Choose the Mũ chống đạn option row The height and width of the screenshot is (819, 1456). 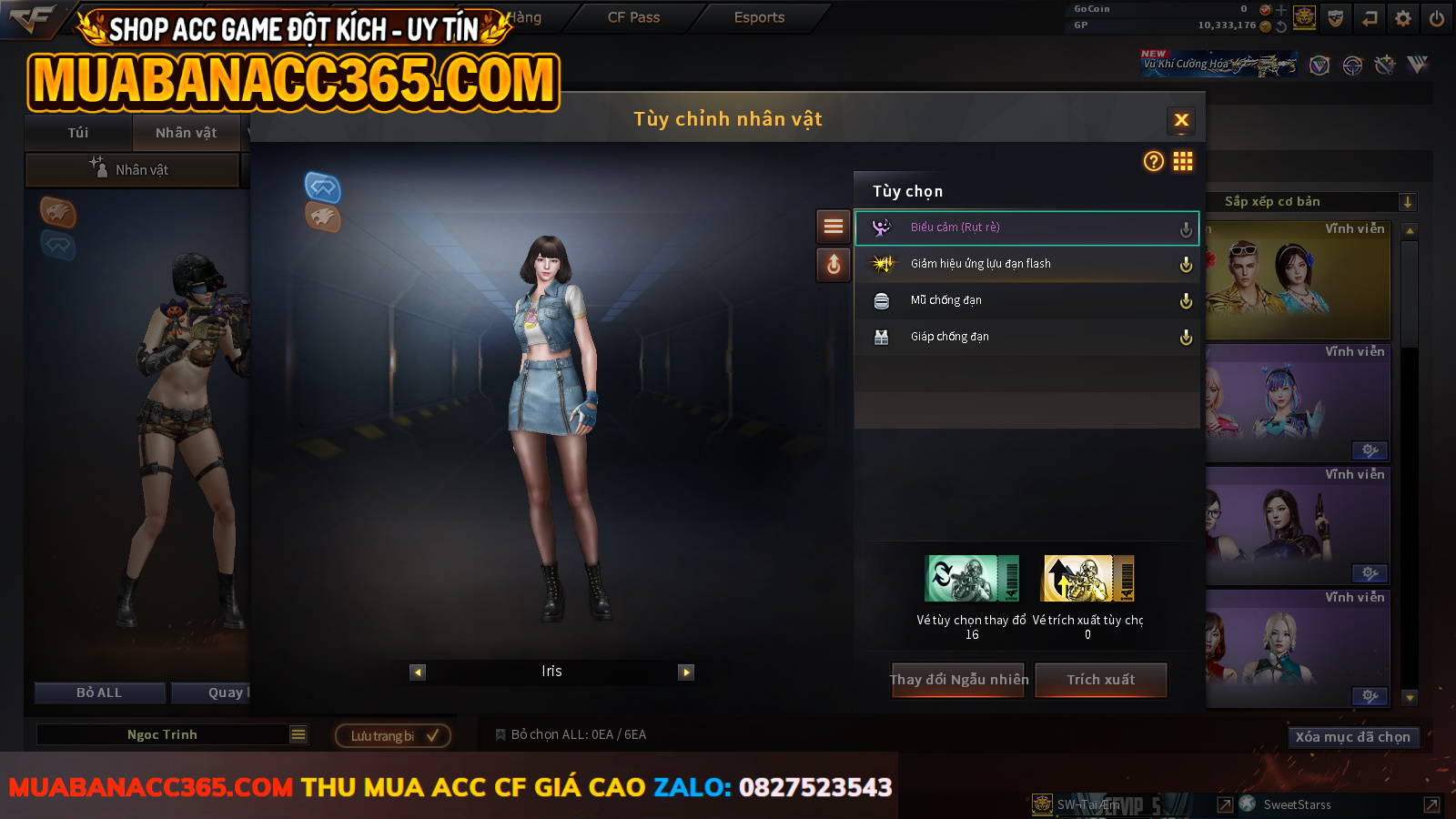(x=1026, y=300)
